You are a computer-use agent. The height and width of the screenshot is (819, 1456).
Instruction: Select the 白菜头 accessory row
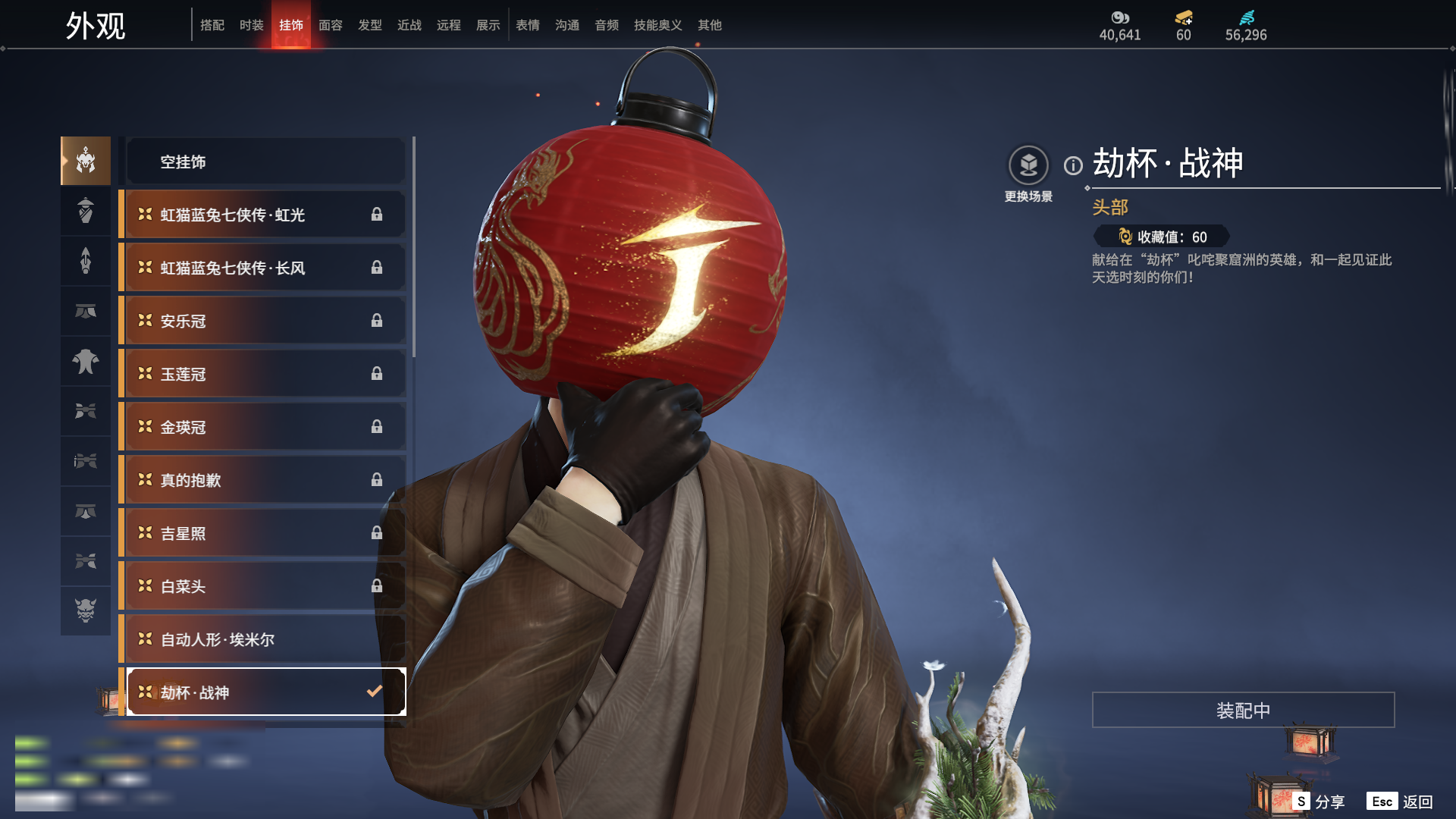(x=265, y=586)
